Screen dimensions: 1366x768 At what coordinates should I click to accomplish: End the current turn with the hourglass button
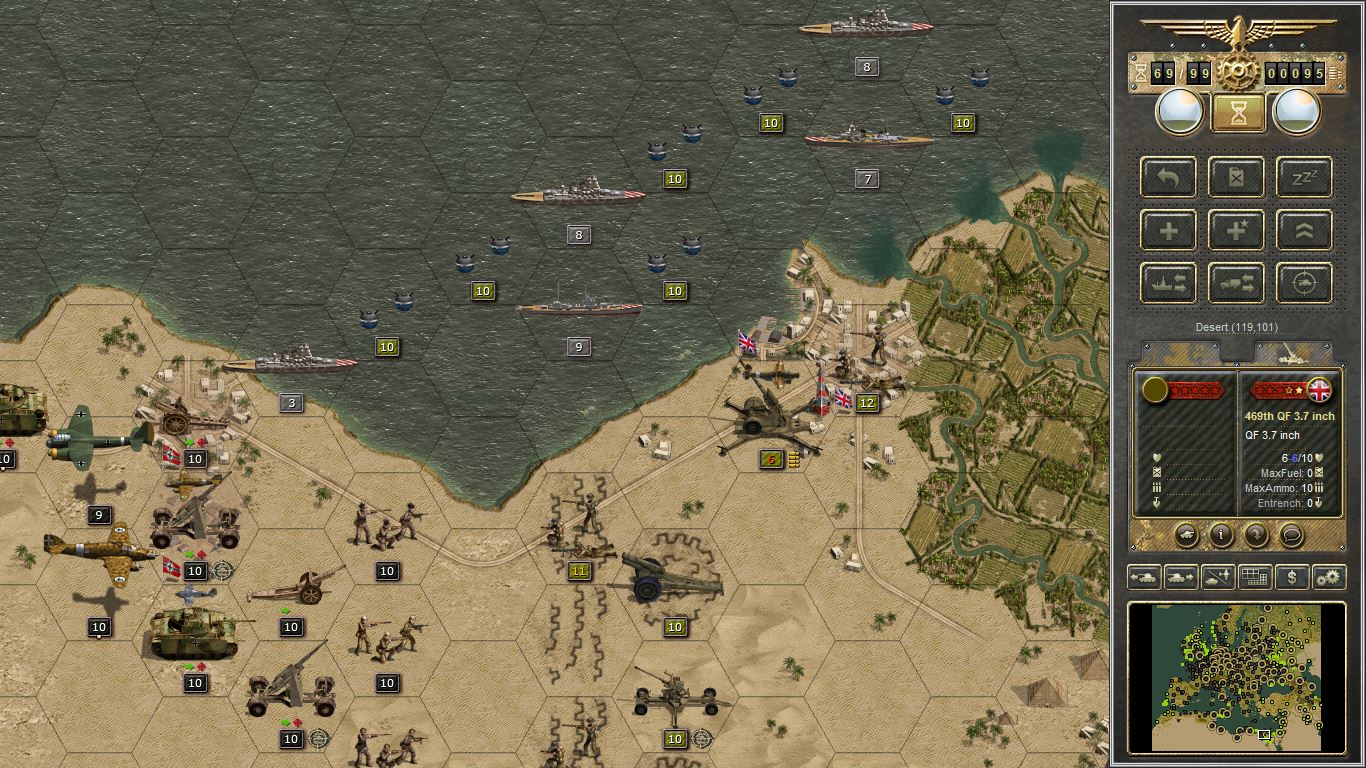click(x=1236, y=113)
